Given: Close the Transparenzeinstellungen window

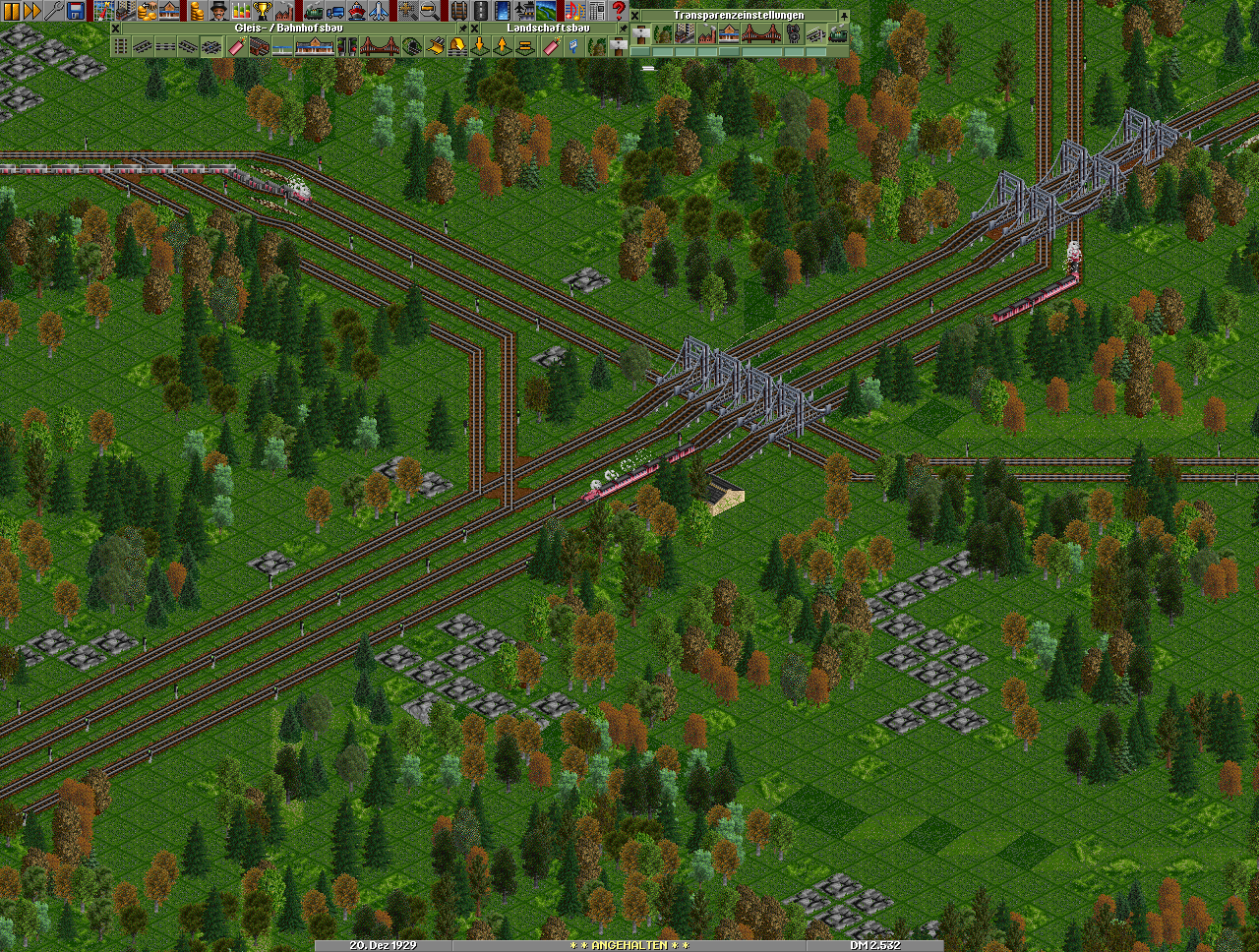Looking at the screenshot, I should (636, 16).
